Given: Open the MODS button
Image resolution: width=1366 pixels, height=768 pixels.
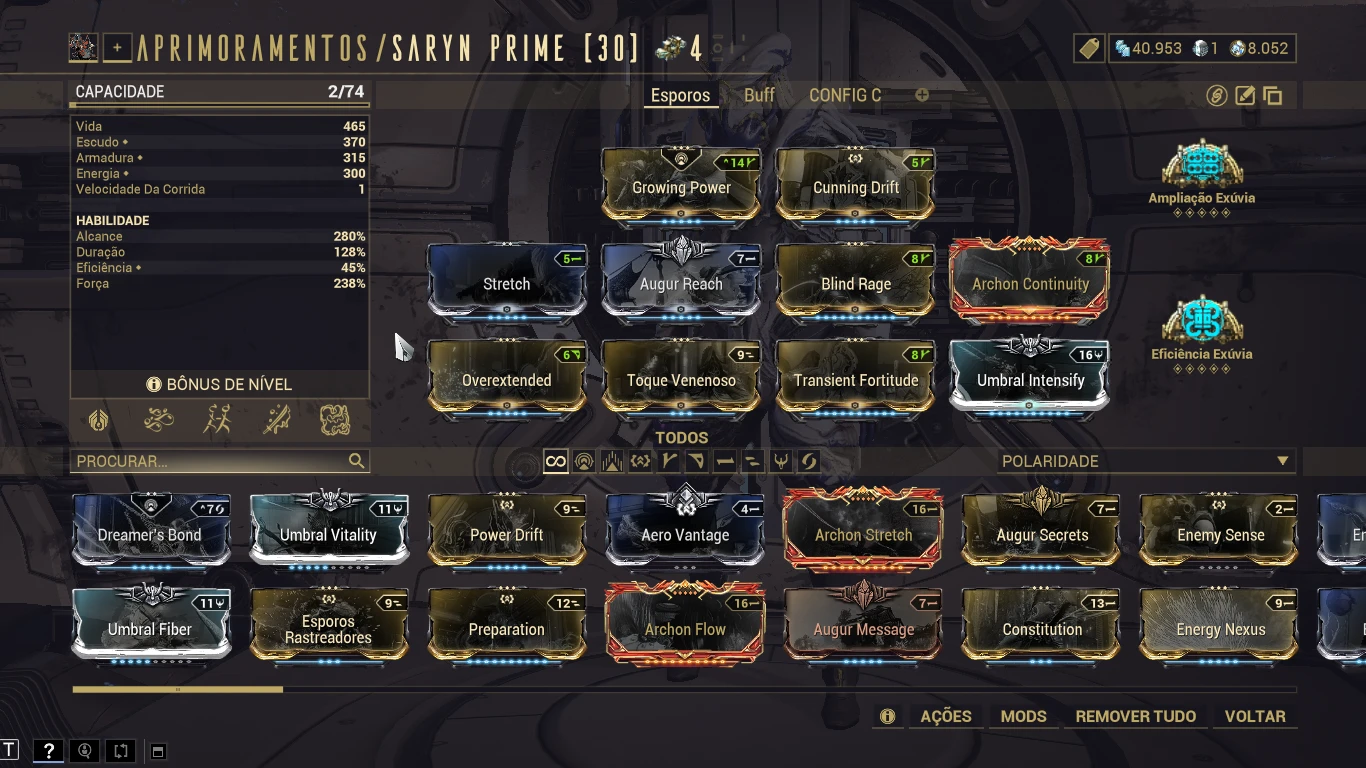Looking at the screenshot, I should pyautogui.click(x=1023, y=716).
